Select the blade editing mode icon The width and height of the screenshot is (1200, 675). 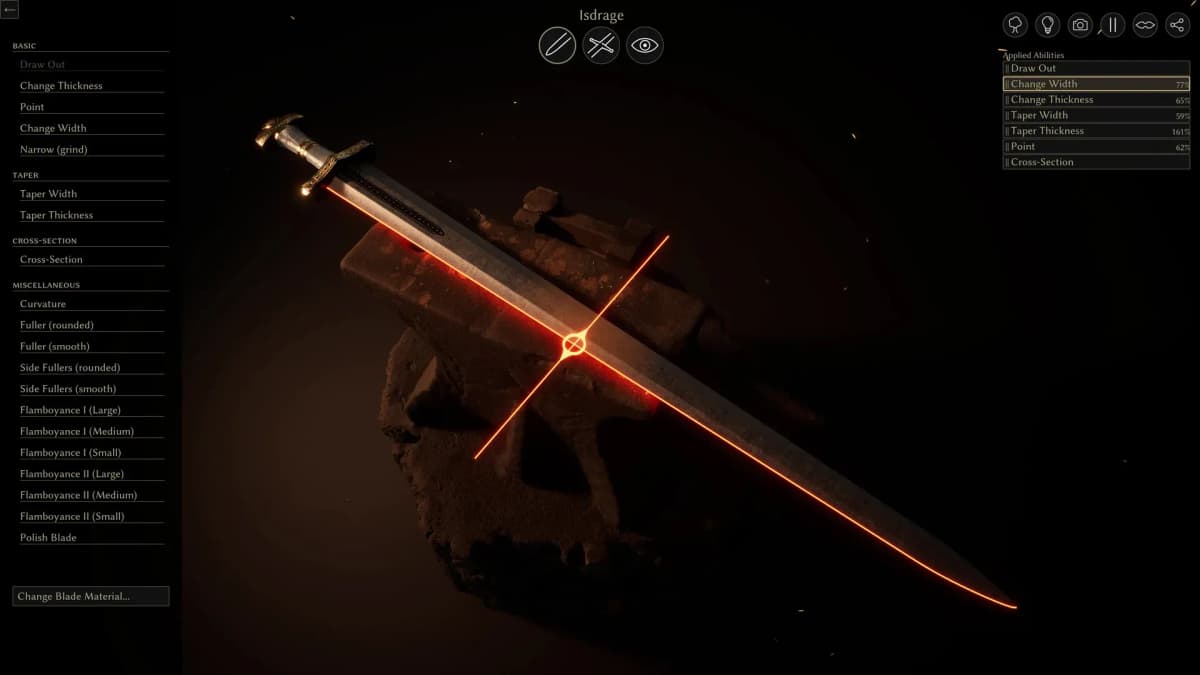[x=557, y=45]
